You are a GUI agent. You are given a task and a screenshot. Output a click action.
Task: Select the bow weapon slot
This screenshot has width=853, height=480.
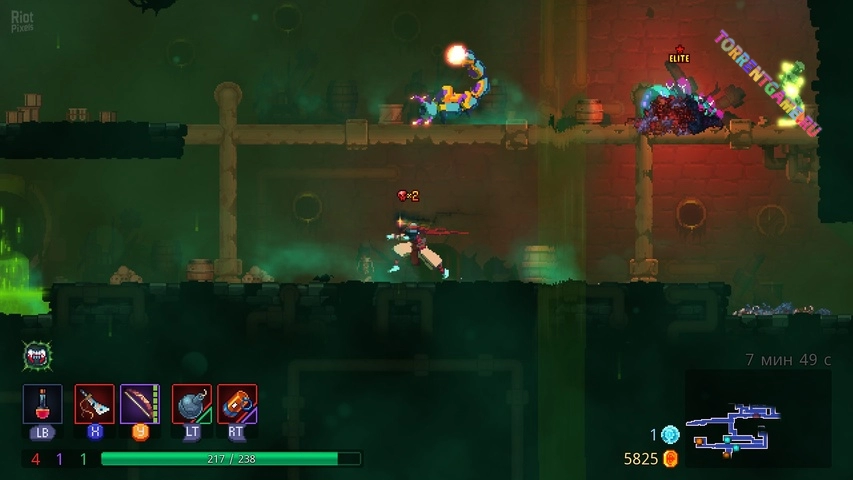(140, 404)
